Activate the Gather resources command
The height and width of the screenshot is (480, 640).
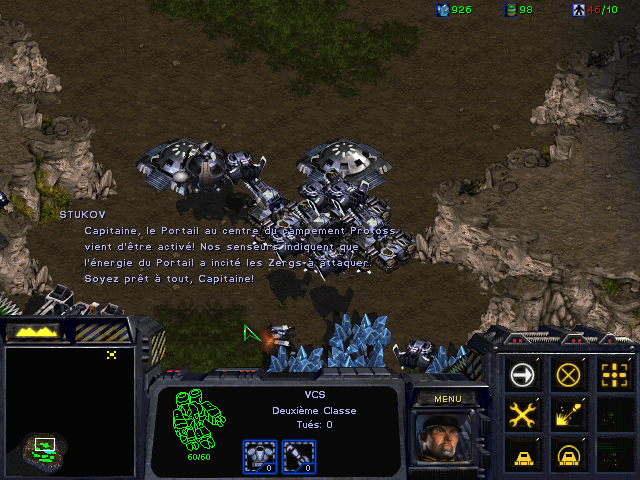click(x=569, y=414)
